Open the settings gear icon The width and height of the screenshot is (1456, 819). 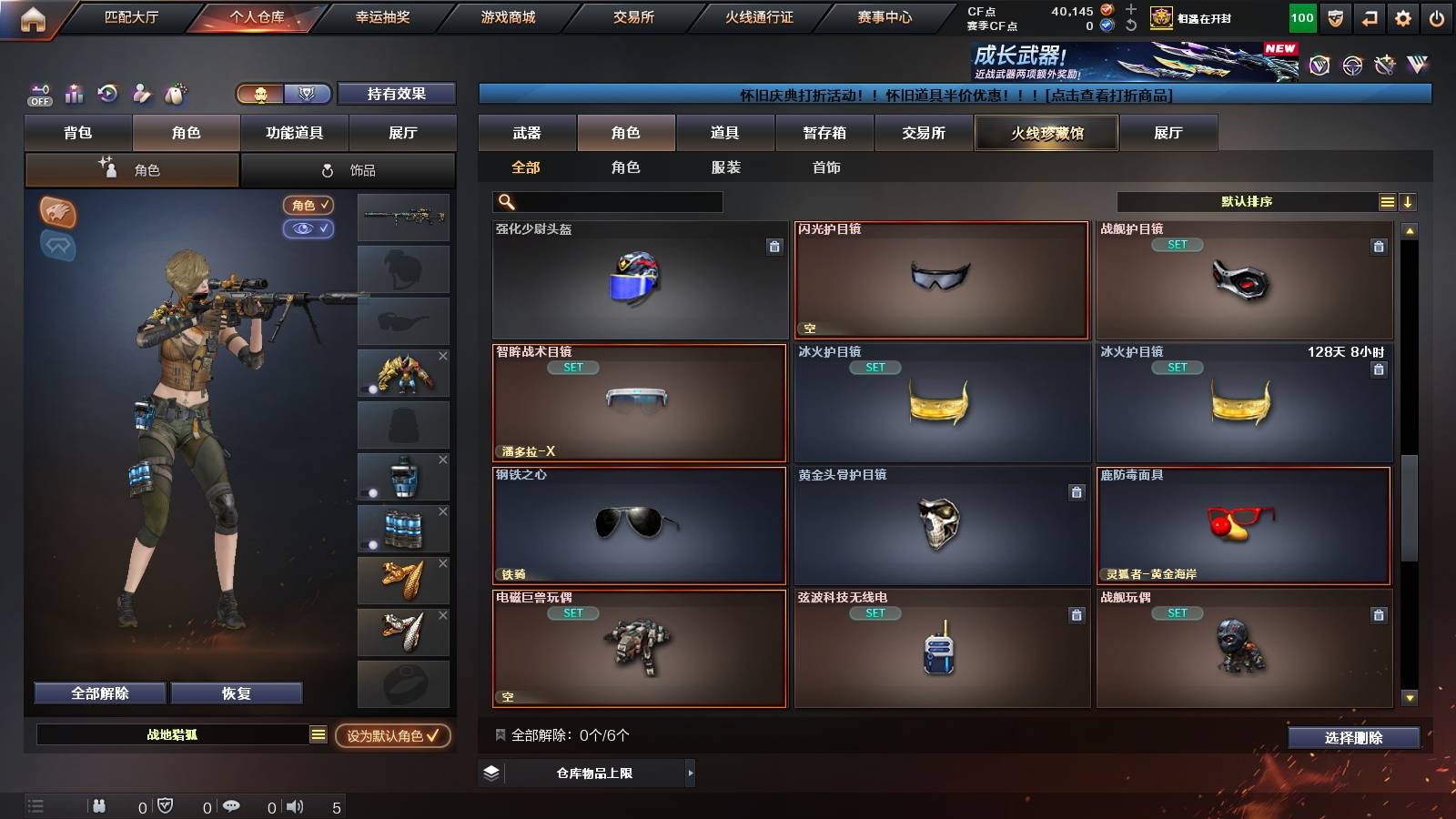(1403, 16)
